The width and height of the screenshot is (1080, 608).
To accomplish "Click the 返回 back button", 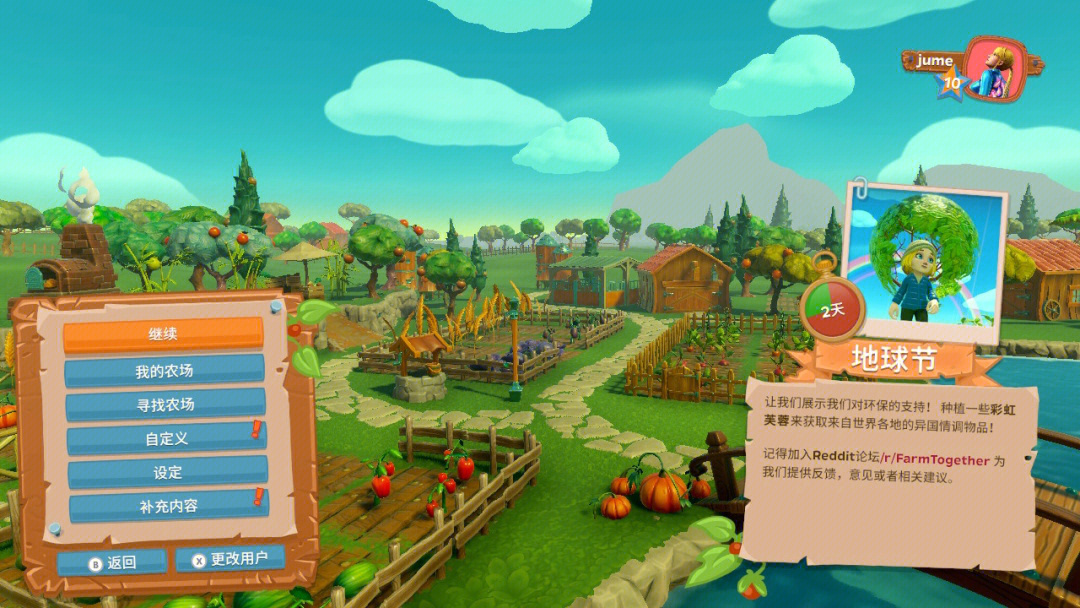I will [x=112, y=562].
